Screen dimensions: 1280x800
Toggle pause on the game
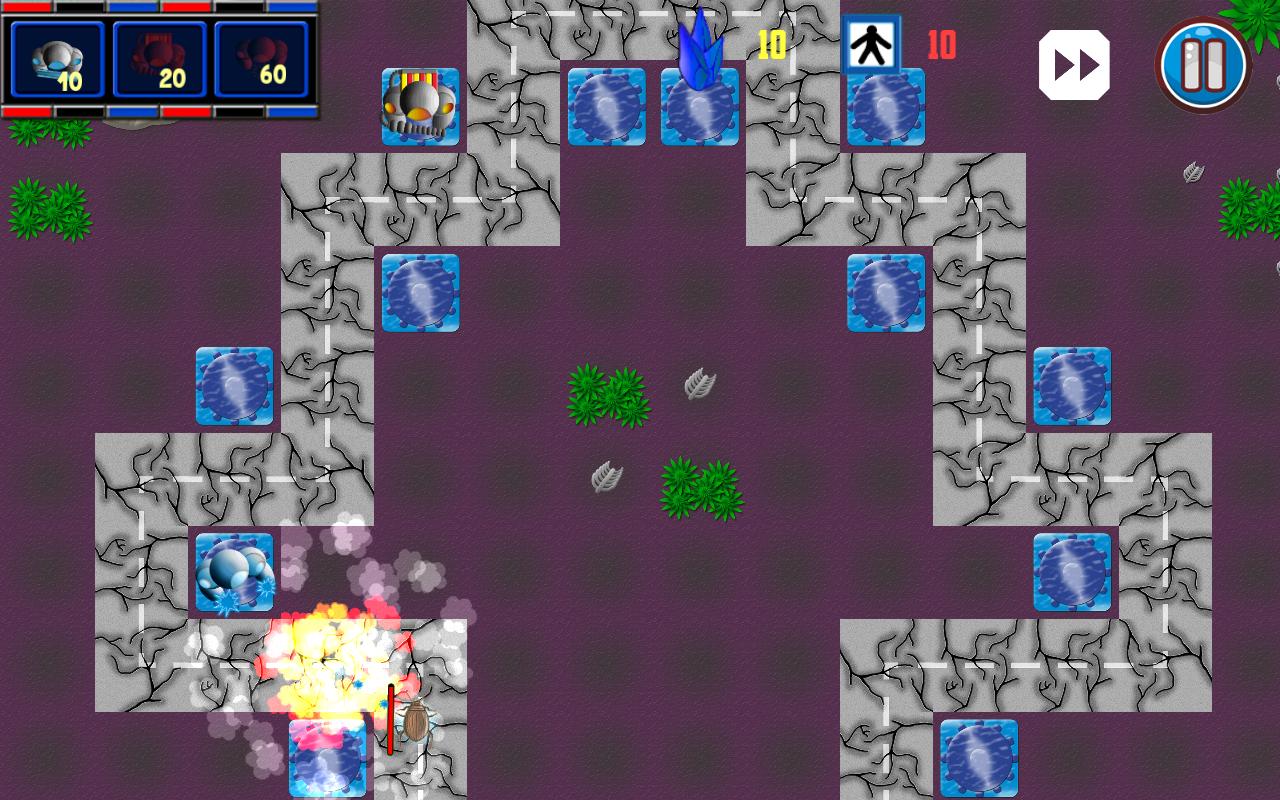click(x=1203, y=63)
